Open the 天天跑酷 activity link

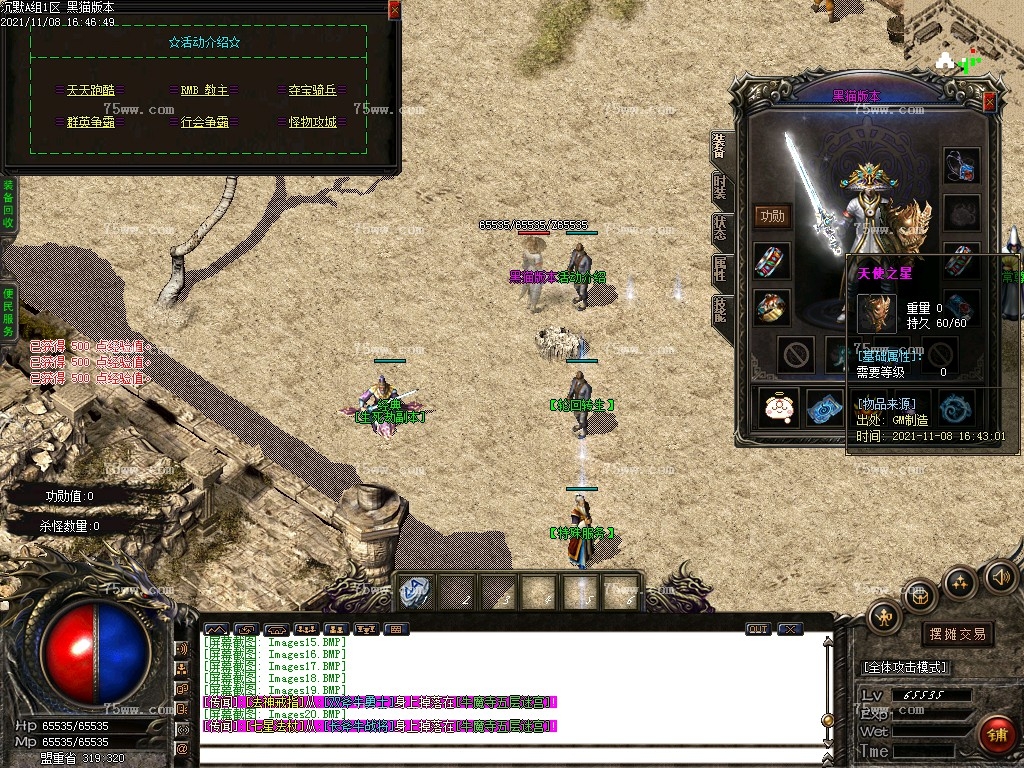coord(90,90)
